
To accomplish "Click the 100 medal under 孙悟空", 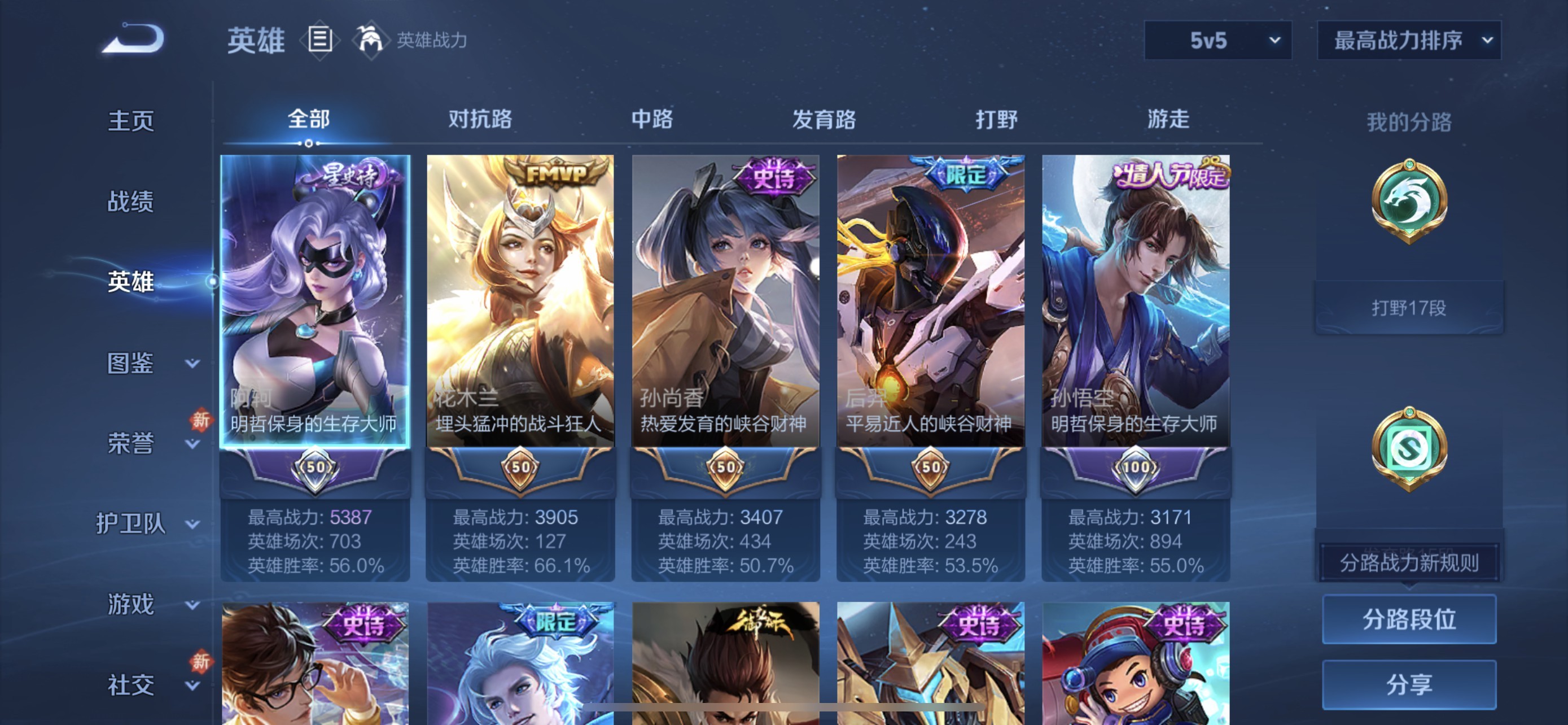I will (x=1136, y=465).
